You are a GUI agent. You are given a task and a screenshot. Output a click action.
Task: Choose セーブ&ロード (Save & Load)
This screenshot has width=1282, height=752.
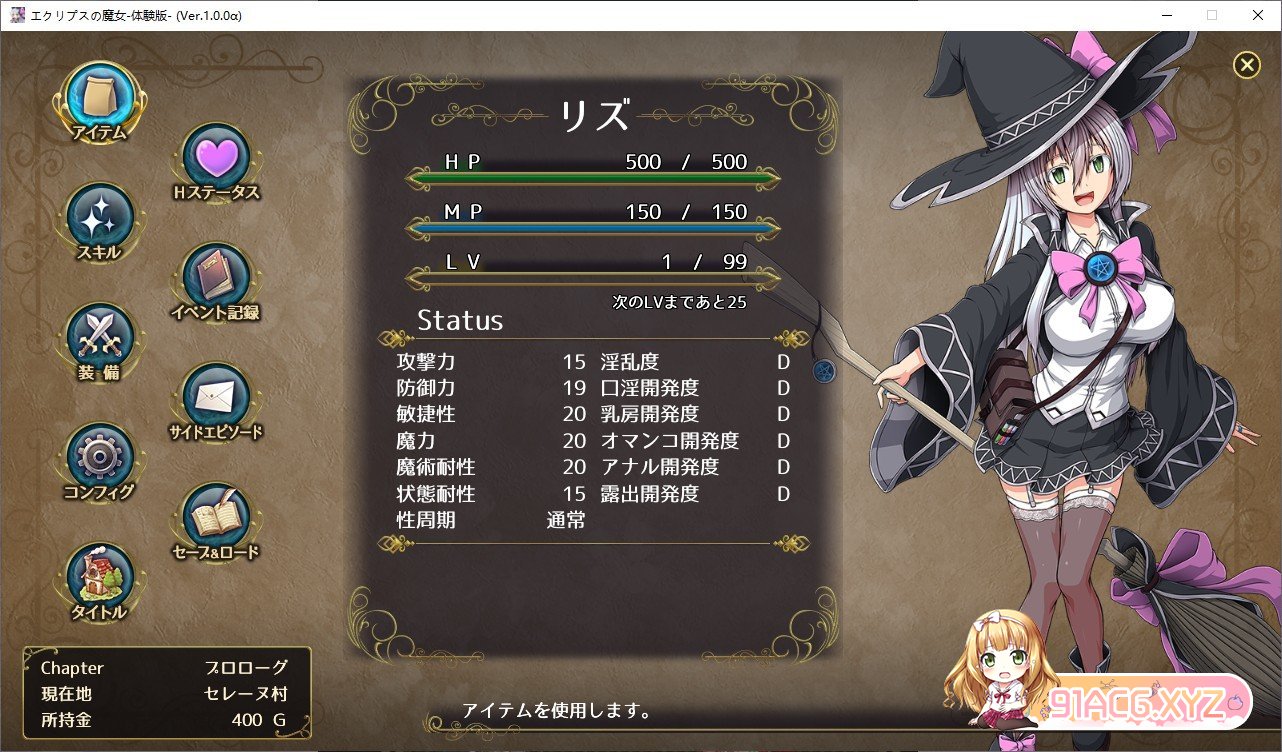216,518
